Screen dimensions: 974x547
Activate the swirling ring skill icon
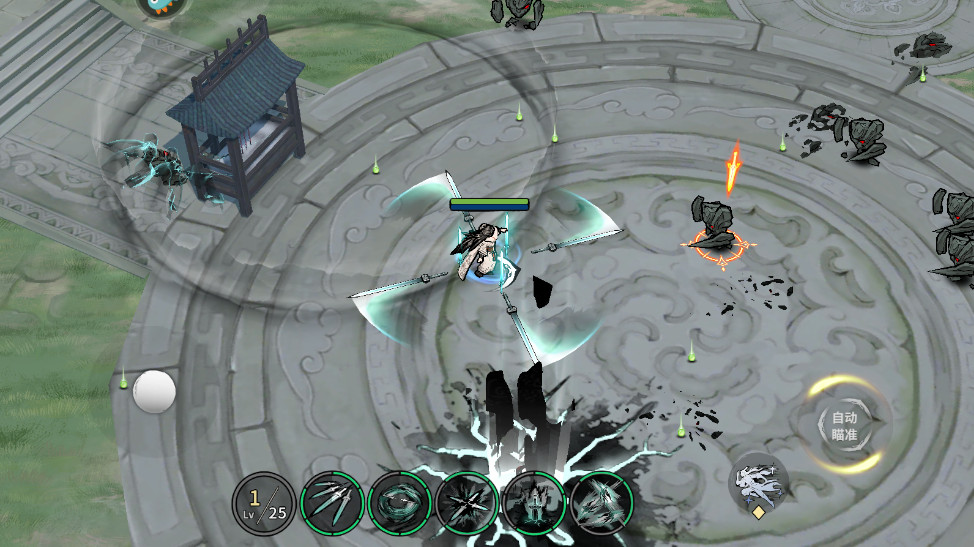pyautogui.click(x=400, y=501)
